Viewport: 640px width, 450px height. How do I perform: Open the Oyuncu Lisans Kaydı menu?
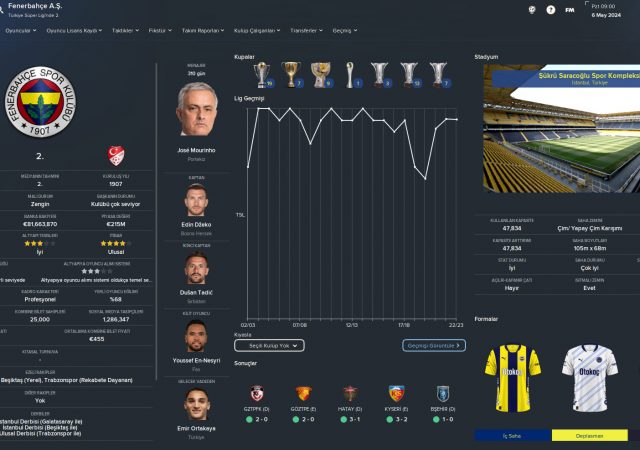[x=73, y=30]
